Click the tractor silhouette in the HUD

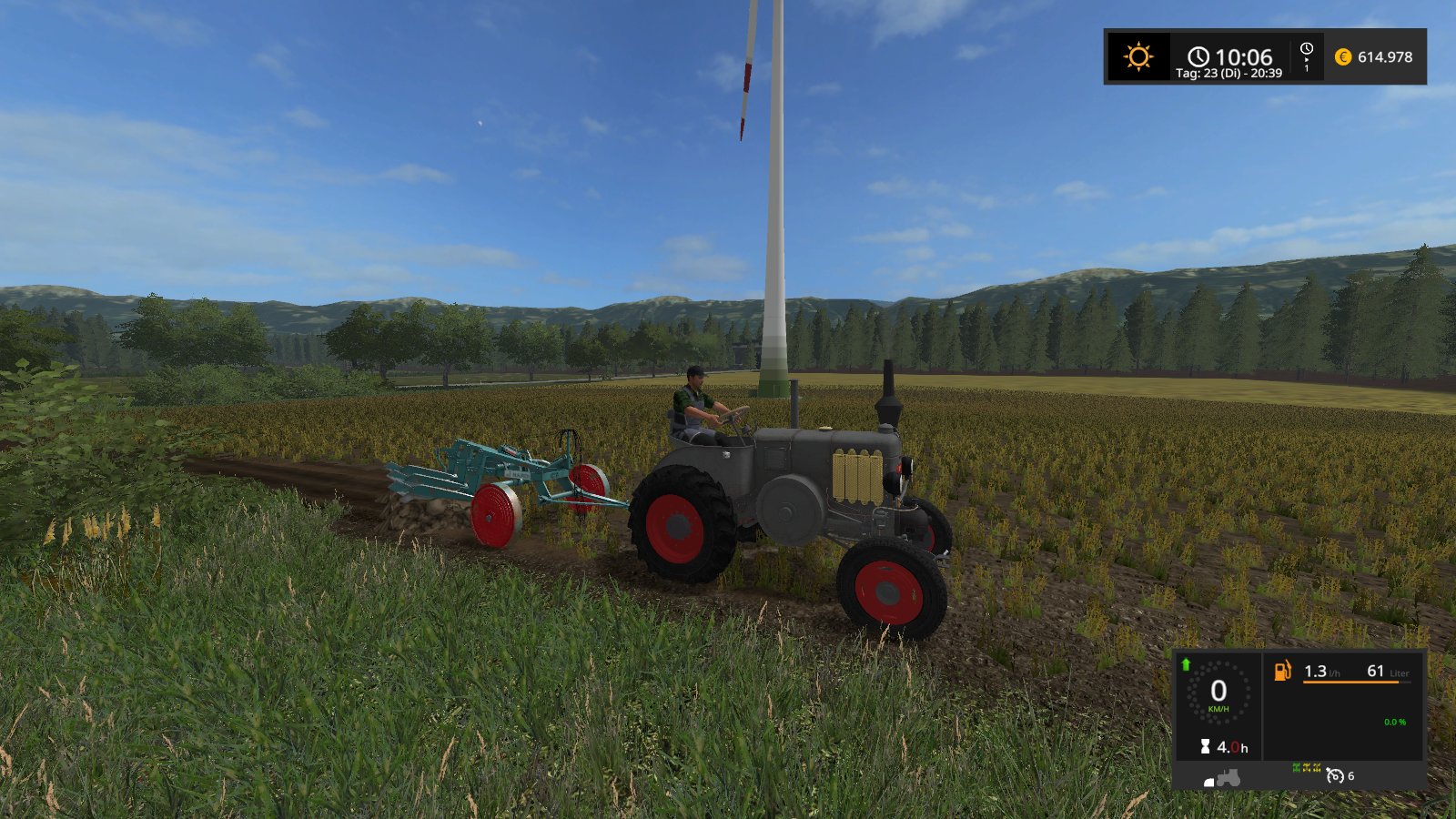coord(1228,777)
